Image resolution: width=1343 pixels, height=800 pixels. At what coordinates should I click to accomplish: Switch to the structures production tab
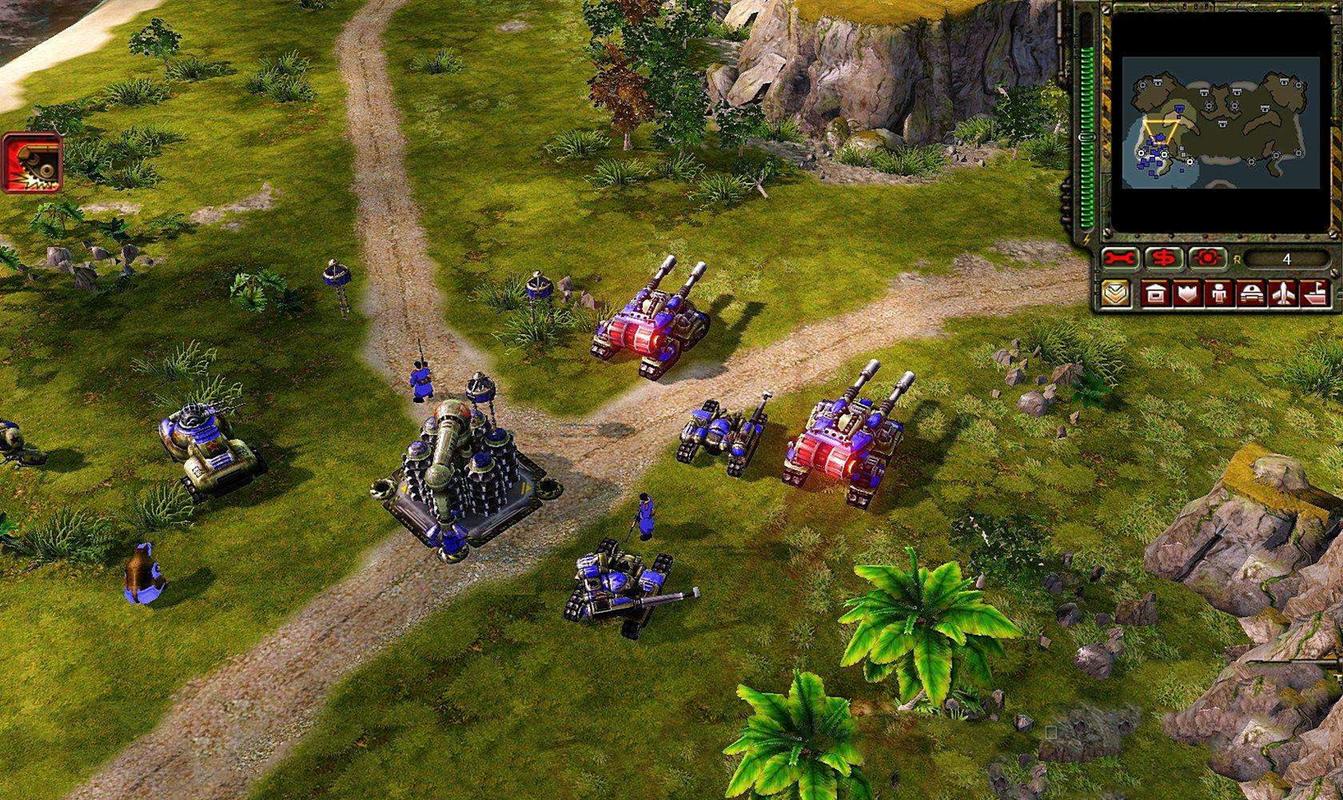[x=1156, y=294]
